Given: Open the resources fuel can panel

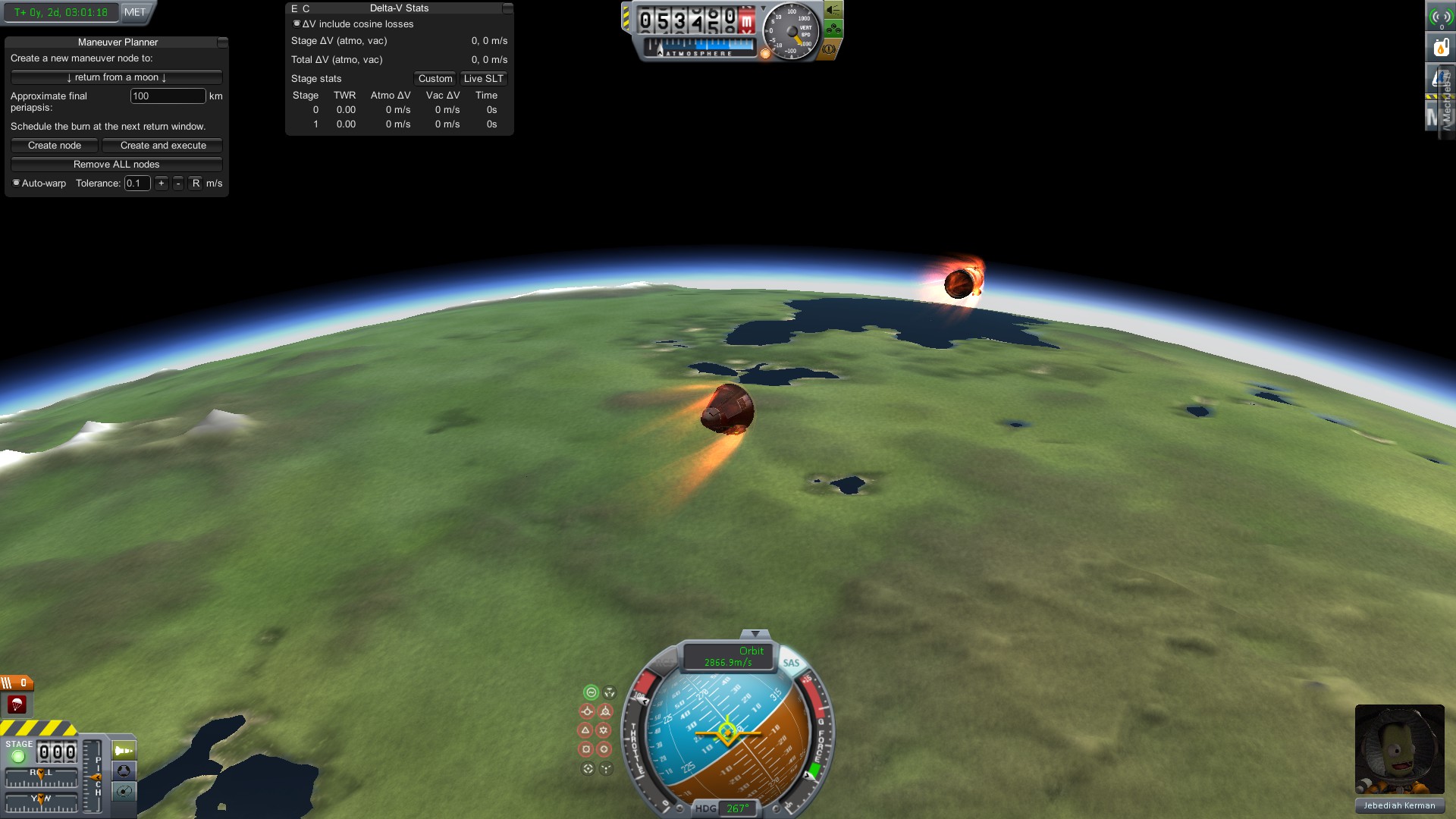Looking at the screenshot, I should pyautogui.click(x=1441, y=47).
